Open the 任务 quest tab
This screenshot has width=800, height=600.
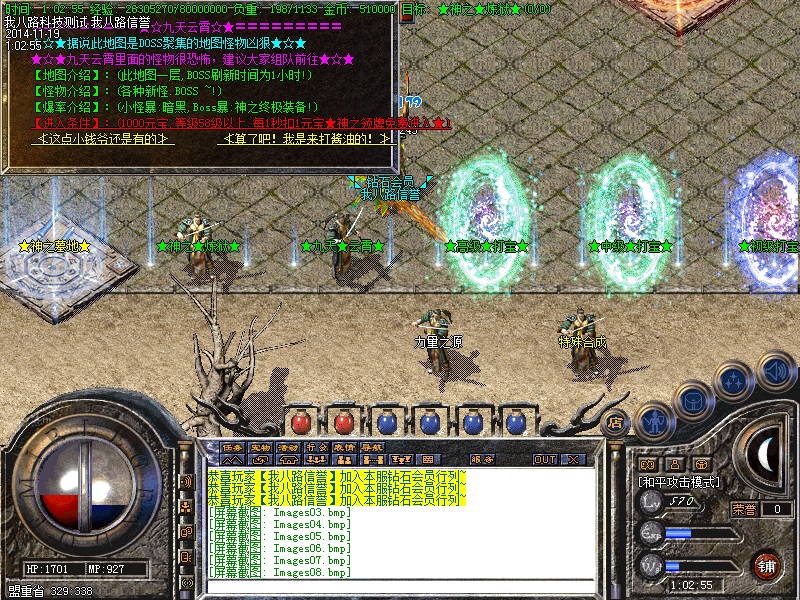[233, 447]
